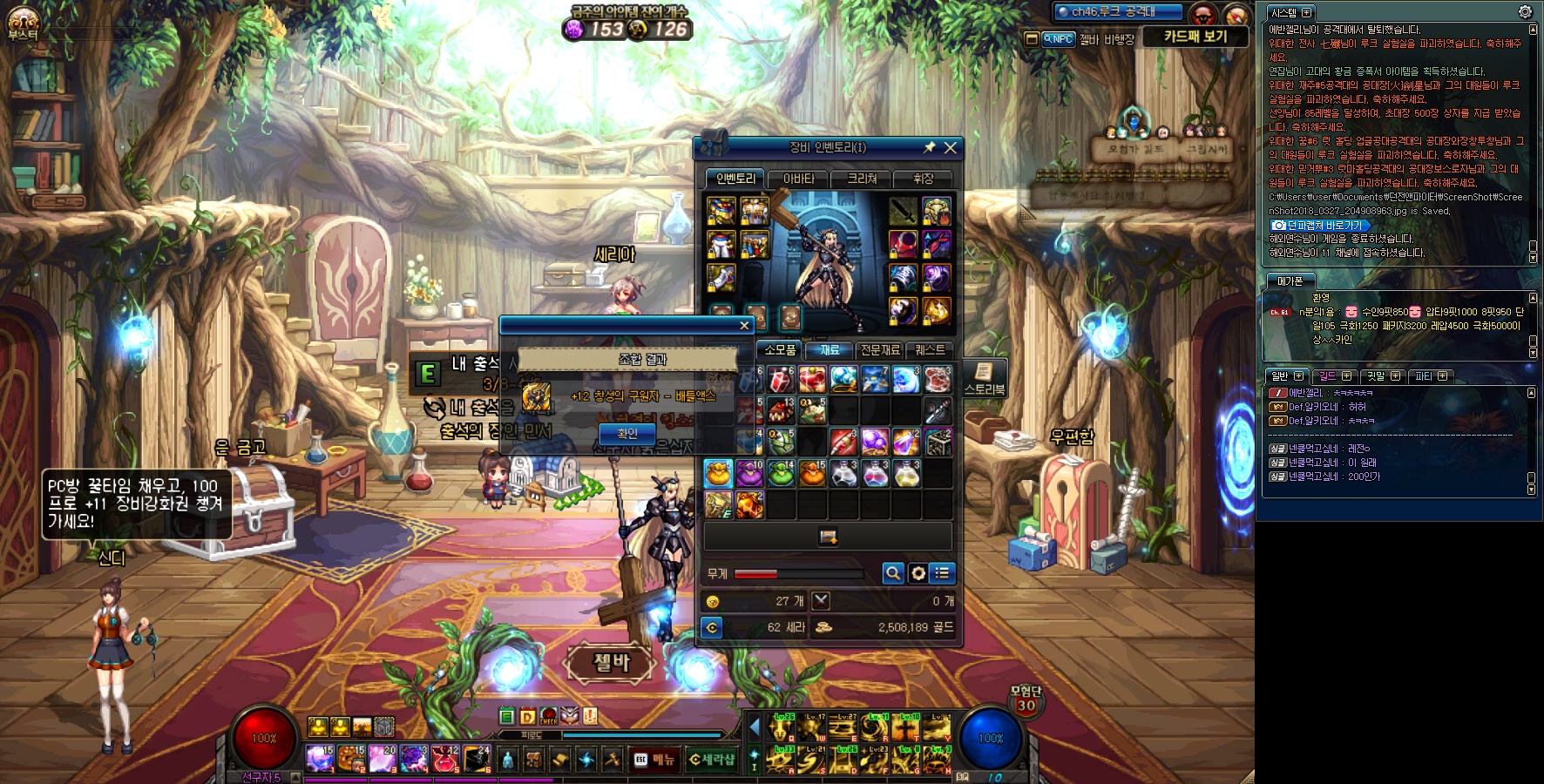
Task: Open the 스토리북 side button
Action: (984, 378)
